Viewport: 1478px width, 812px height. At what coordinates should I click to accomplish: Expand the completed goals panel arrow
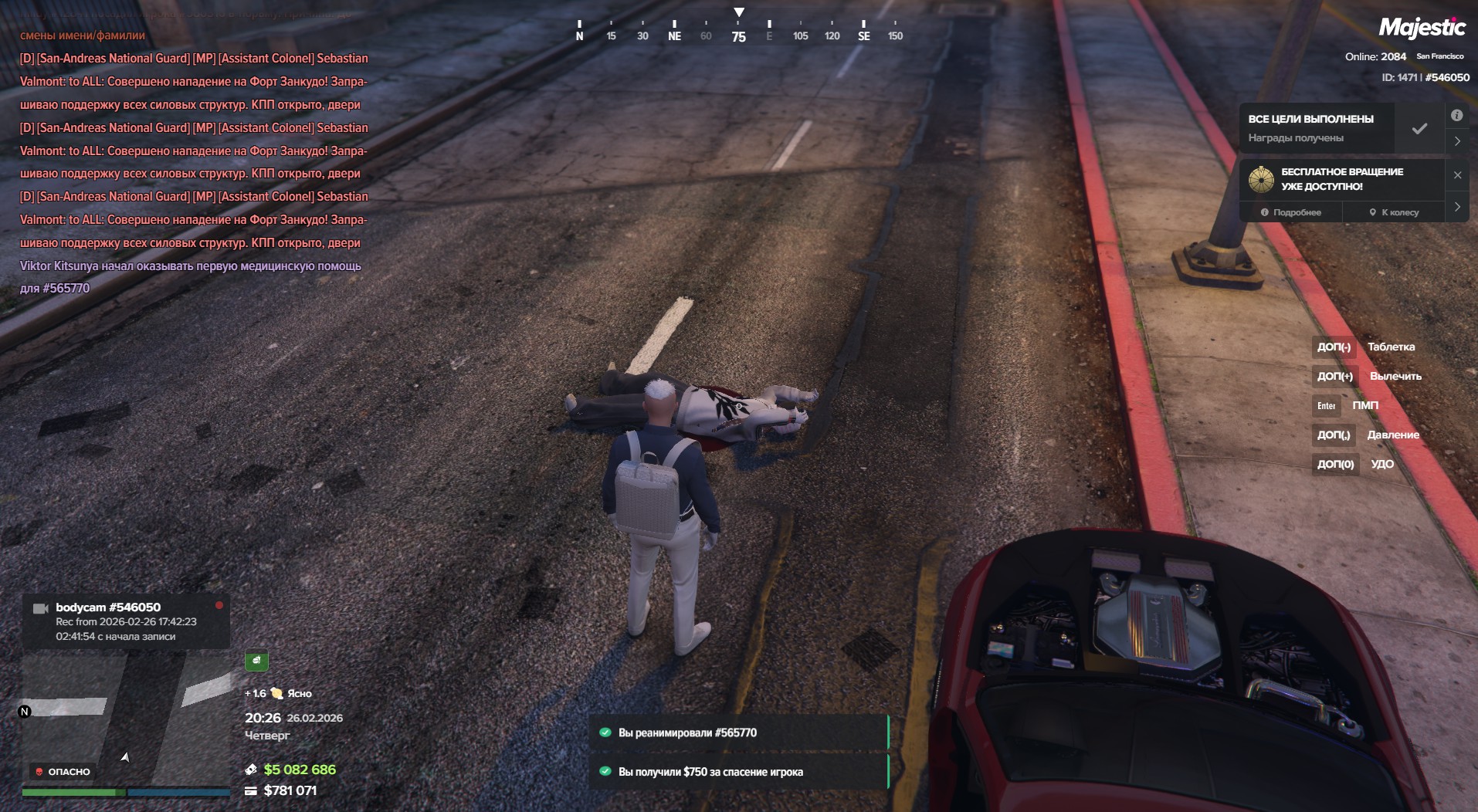(1457, 141)
